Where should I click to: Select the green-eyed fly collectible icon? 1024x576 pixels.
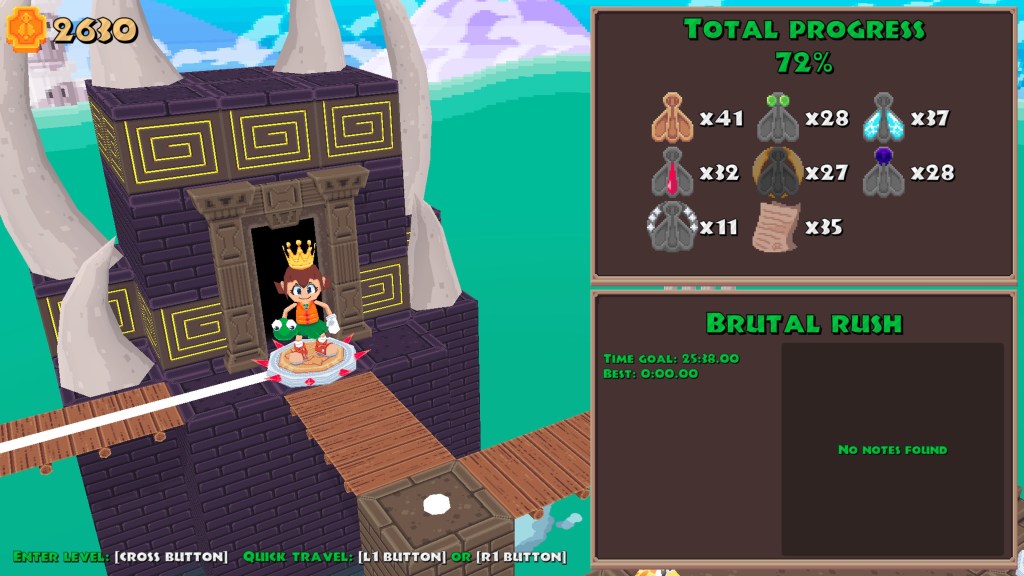pos(777,118)
